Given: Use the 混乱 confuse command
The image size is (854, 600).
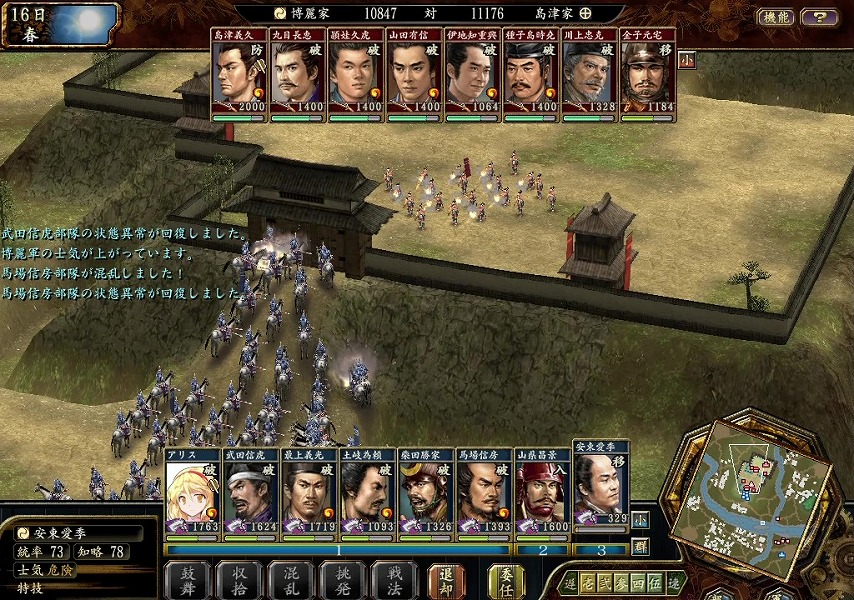Looking at the screenshot, I should 291,581.
